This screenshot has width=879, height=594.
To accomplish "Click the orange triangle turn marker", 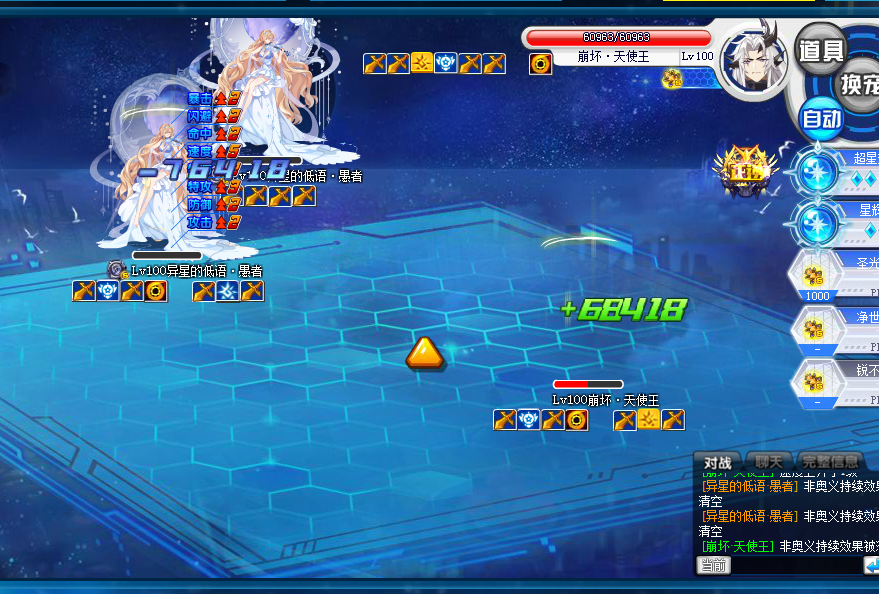I will (x=424, y=352).
